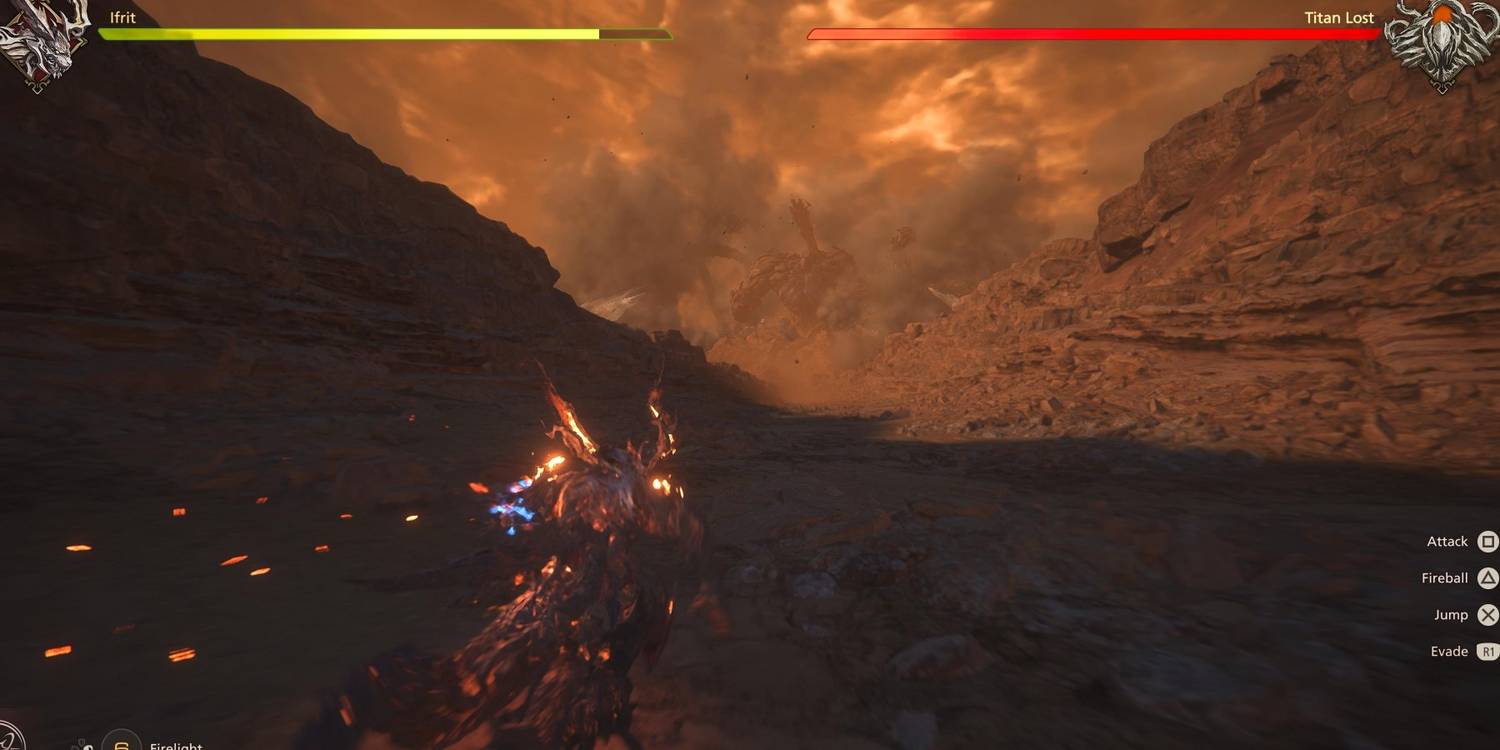The image size is (1500, 750).
Task: Click the Jump command label
Action: (1450, 614)
